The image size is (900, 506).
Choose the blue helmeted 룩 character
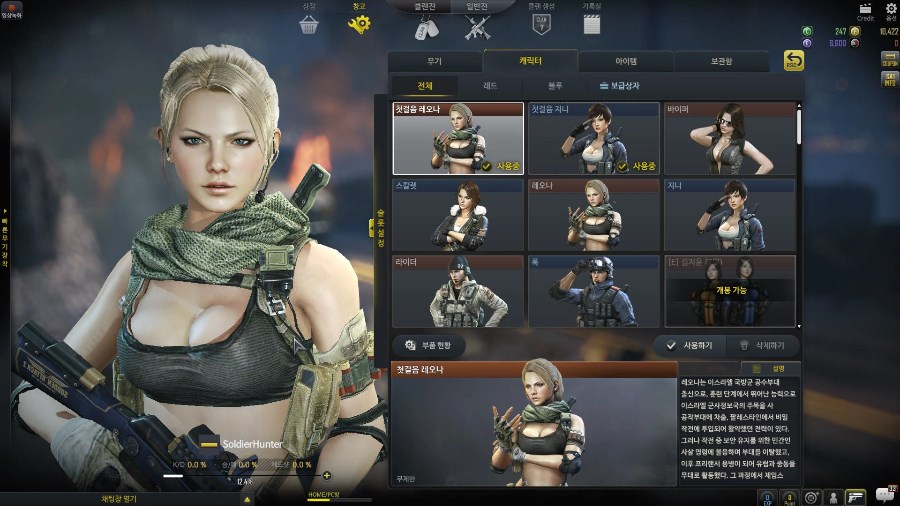pyautogui.click(x=593, y=291)
